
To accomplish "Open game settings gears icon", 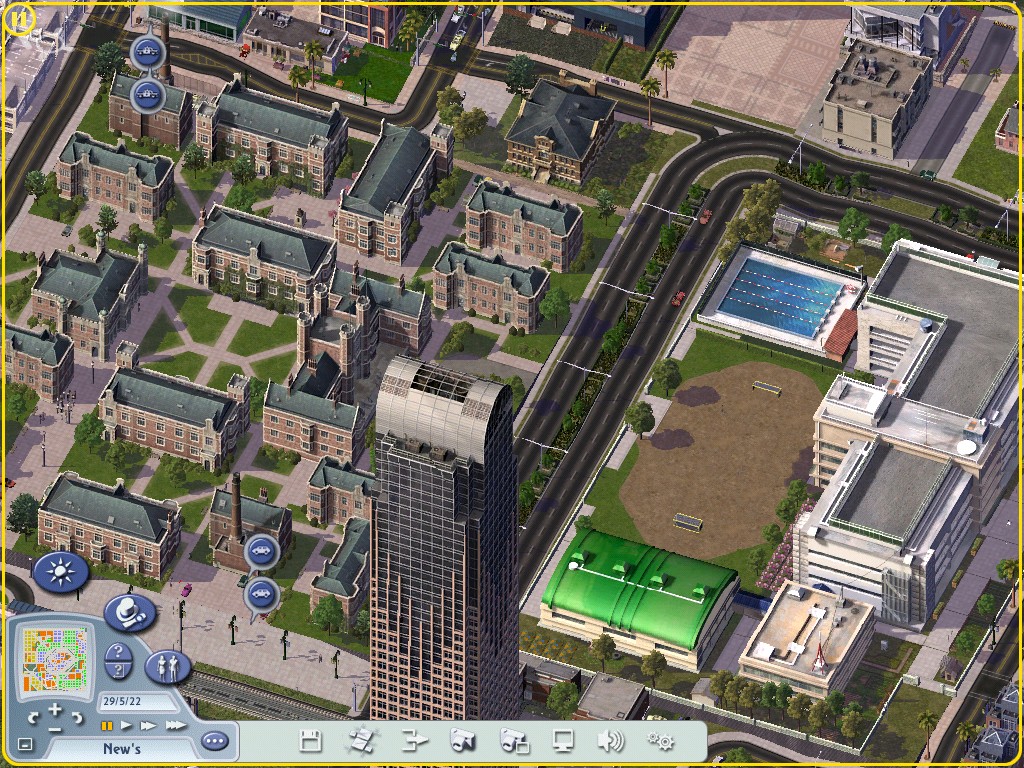I will pyautogui.click(x=660, y=741).
